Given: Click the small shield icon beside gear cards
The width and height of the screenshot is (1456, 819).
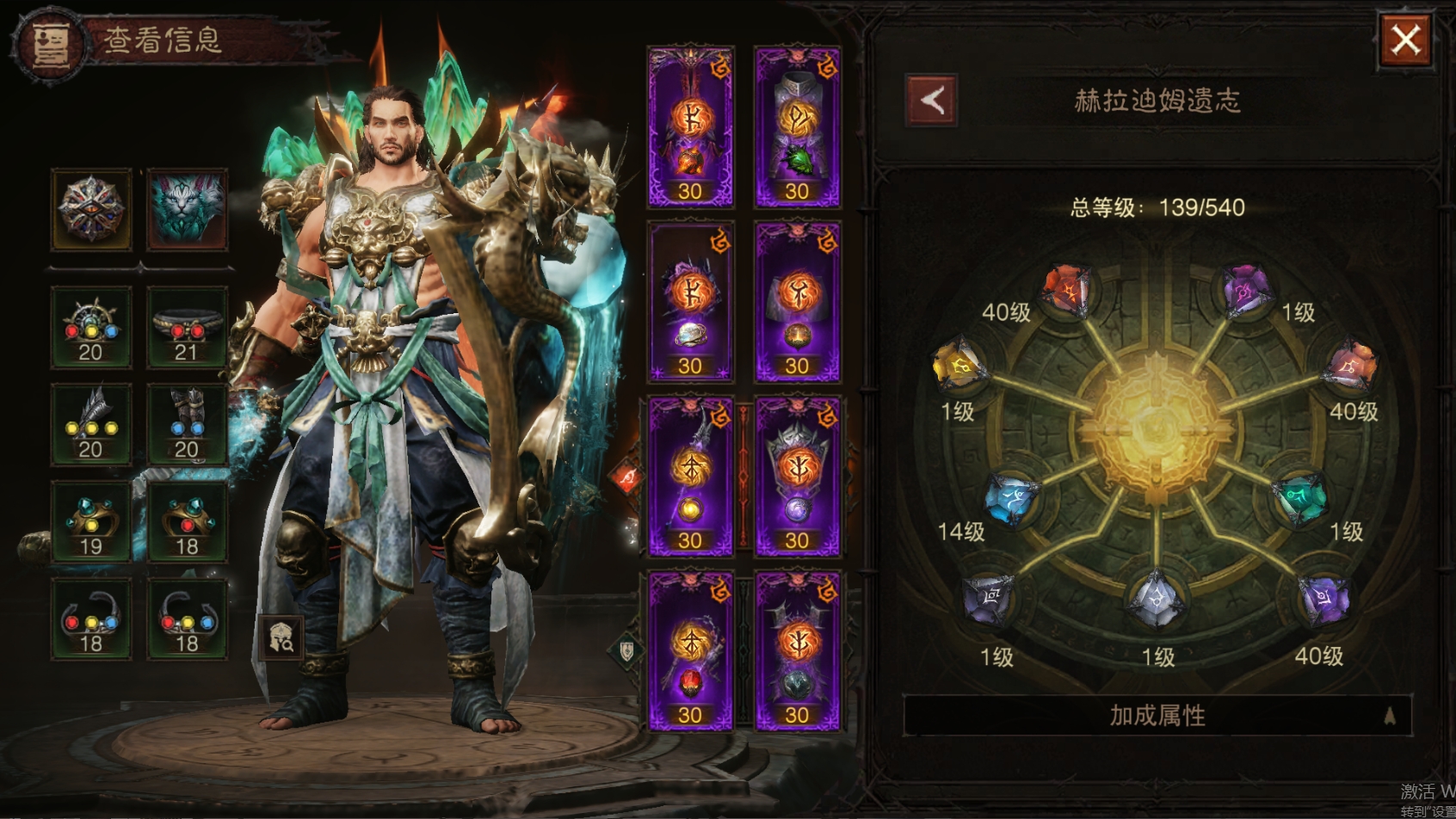Looking at the screenshot, I should 627,651.
